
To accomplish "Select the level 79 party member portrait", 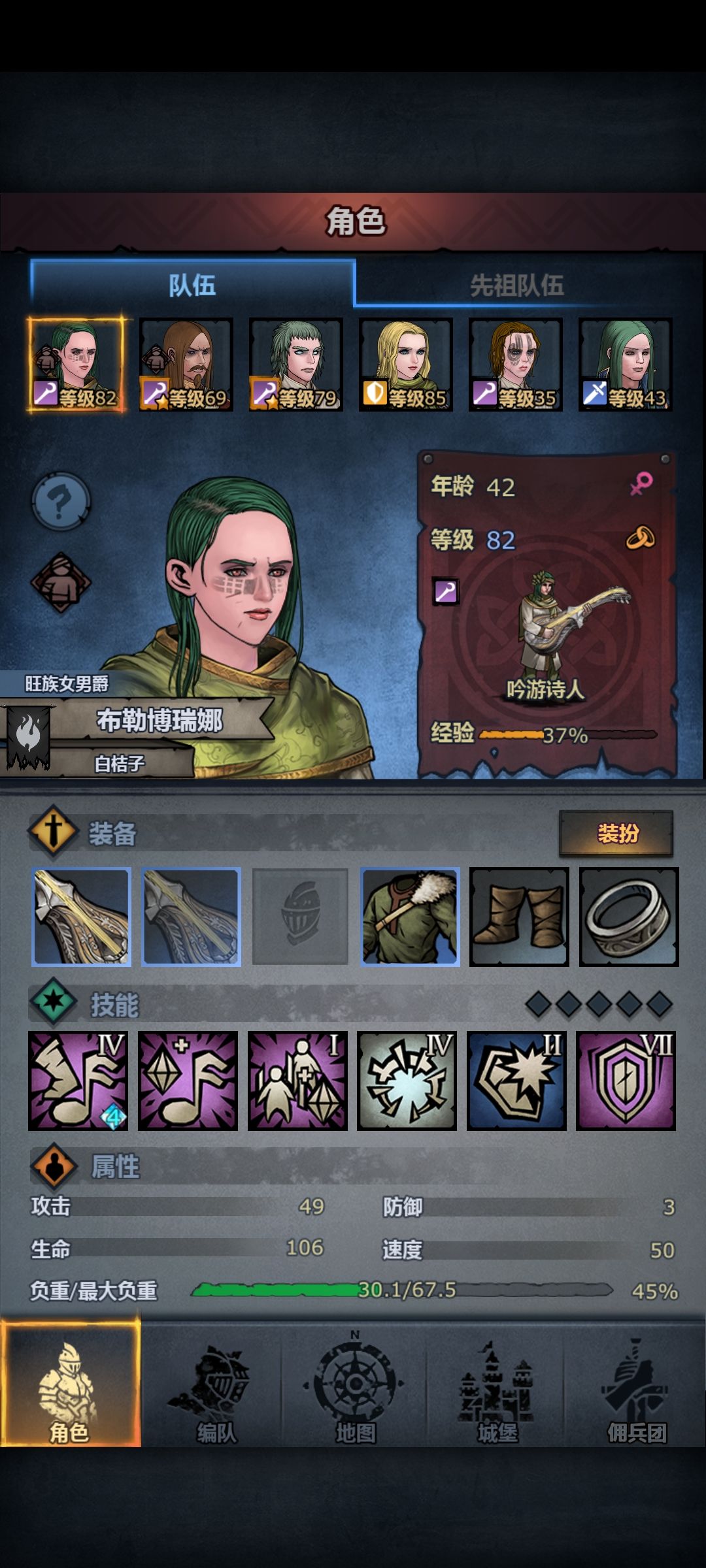I will pos(296,364).
